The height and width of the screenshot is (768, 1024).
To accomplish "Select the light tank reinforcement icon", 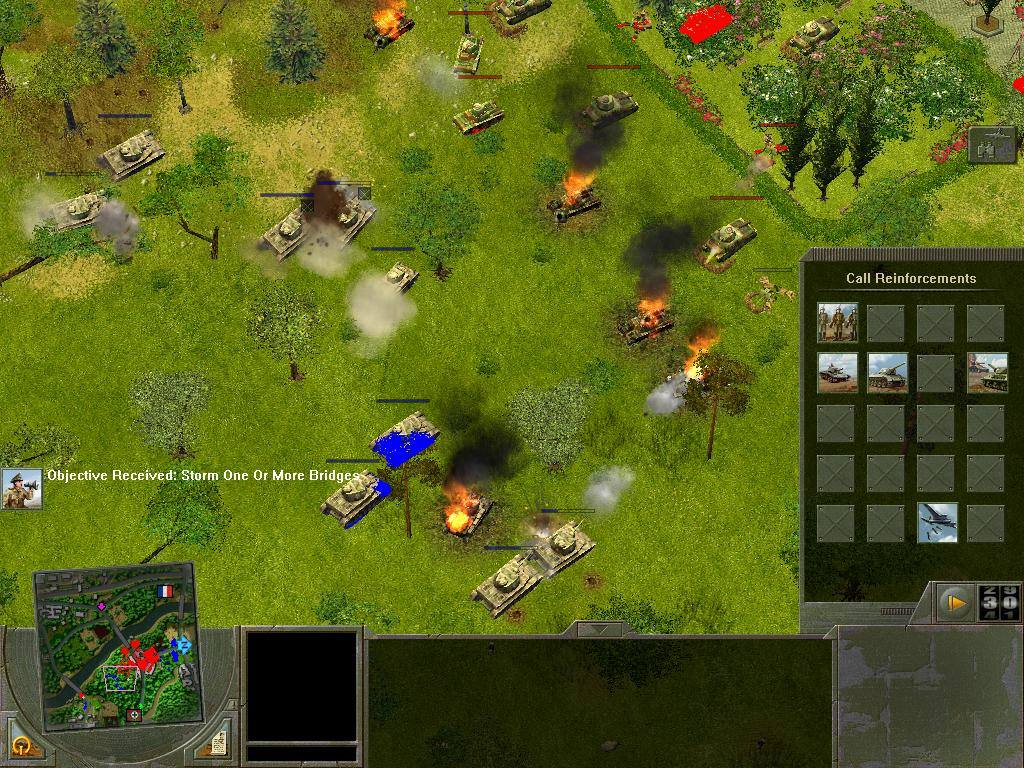I will point(837,372).
